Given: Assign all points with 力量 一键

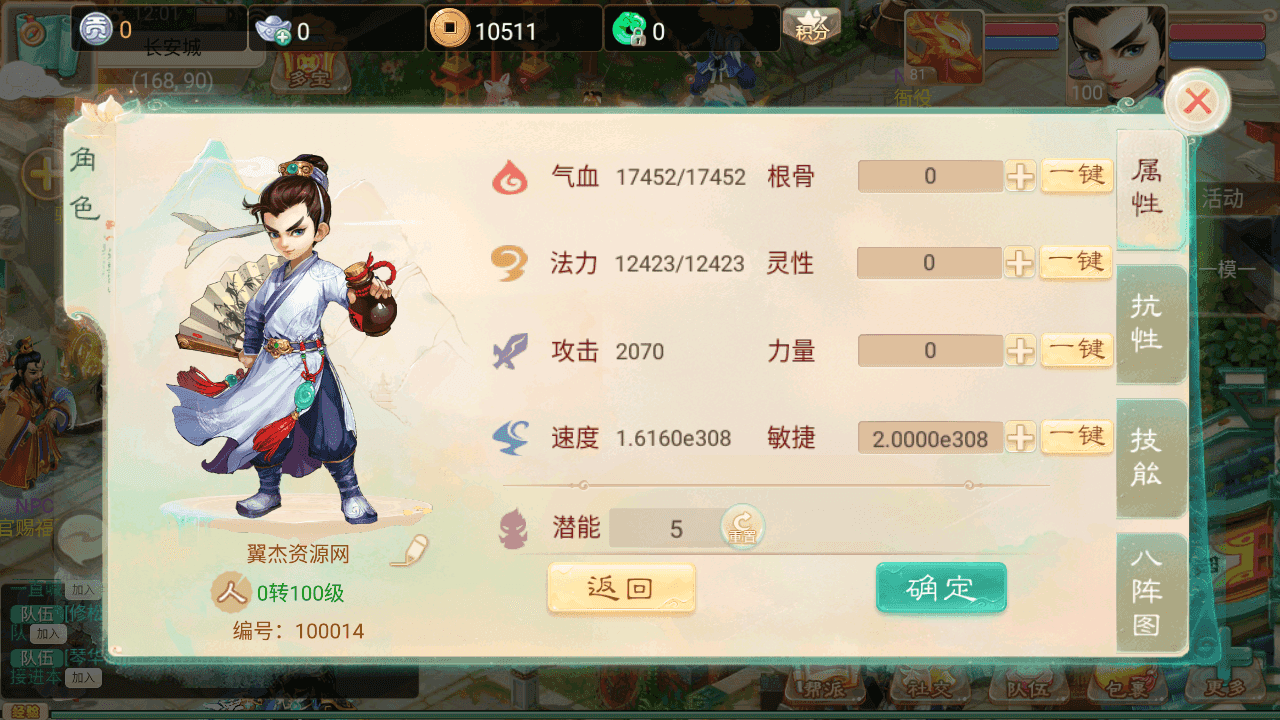Looking at the screenshot, I should pyautogui.click(x=1077, y=350).
